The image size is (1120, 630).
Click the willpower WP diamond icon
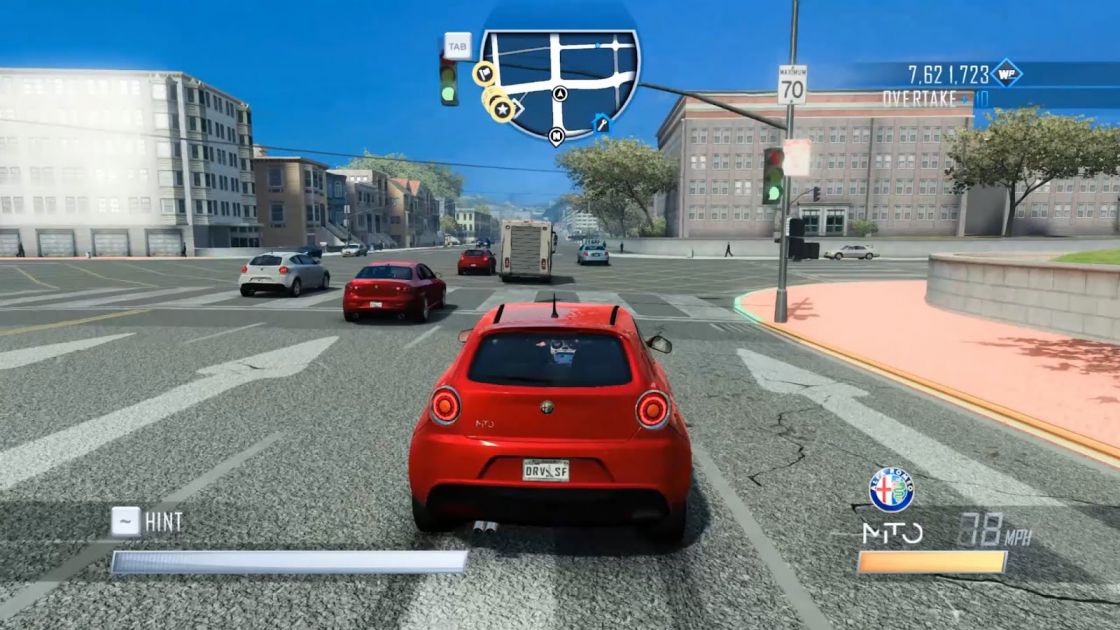pyautogui.click(x=1006, y=73)
